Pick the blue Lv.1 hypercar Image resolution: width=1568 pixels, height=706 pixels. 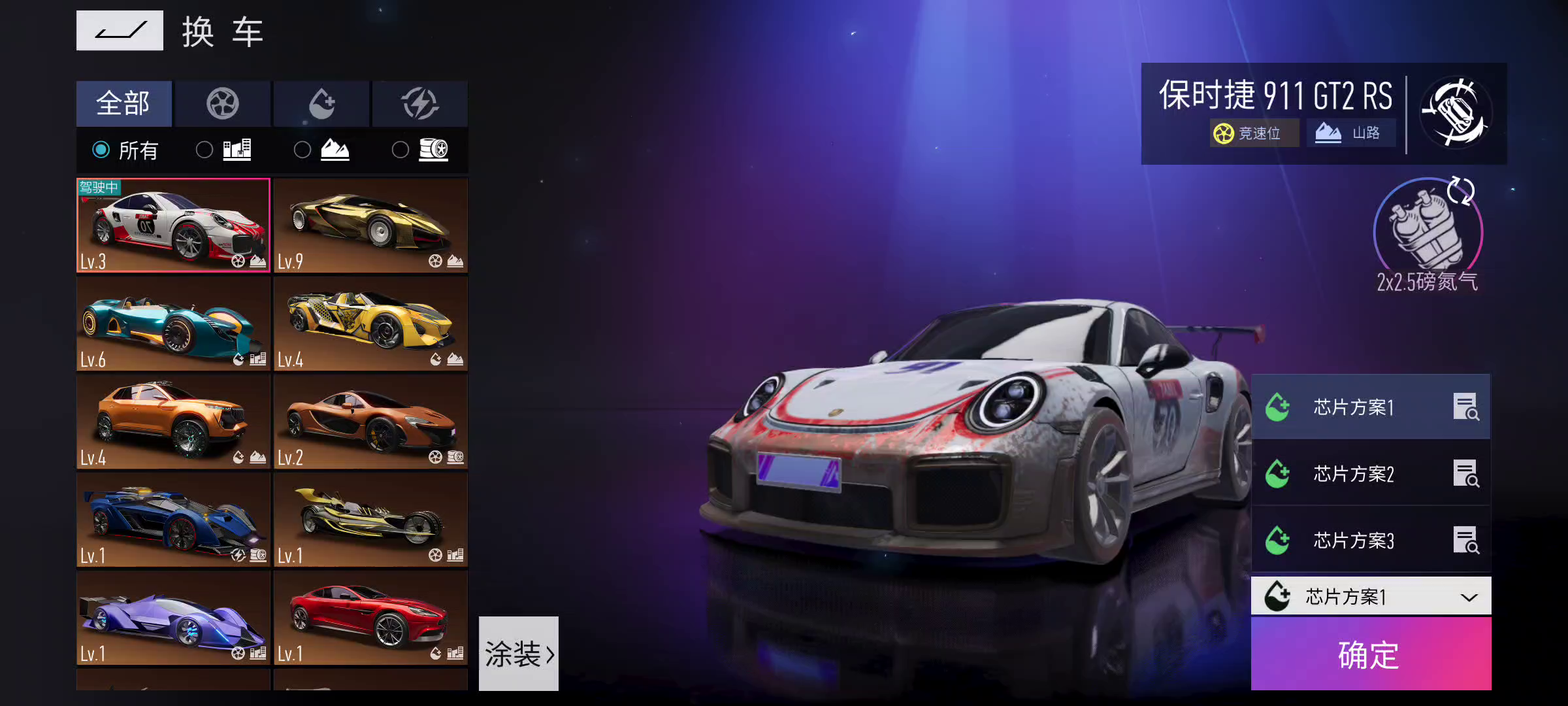click(173, 520)
